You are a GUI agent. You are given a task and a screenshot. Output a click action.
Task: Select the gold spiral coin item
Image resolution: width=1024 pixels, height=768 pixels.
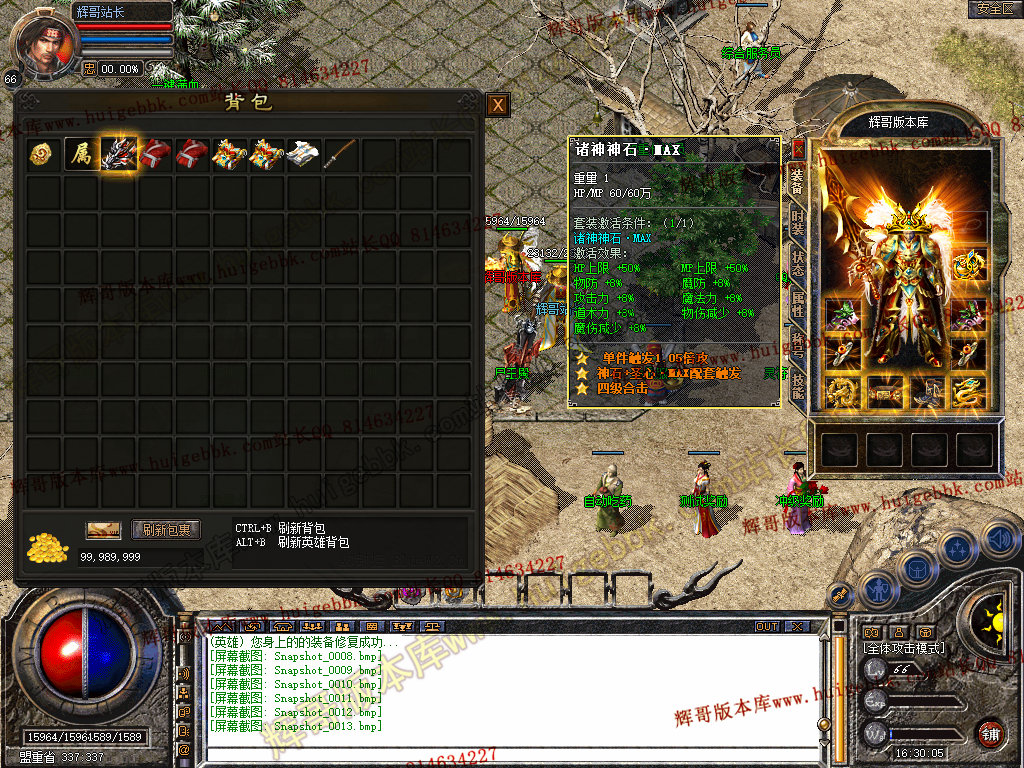click(42, 153)
